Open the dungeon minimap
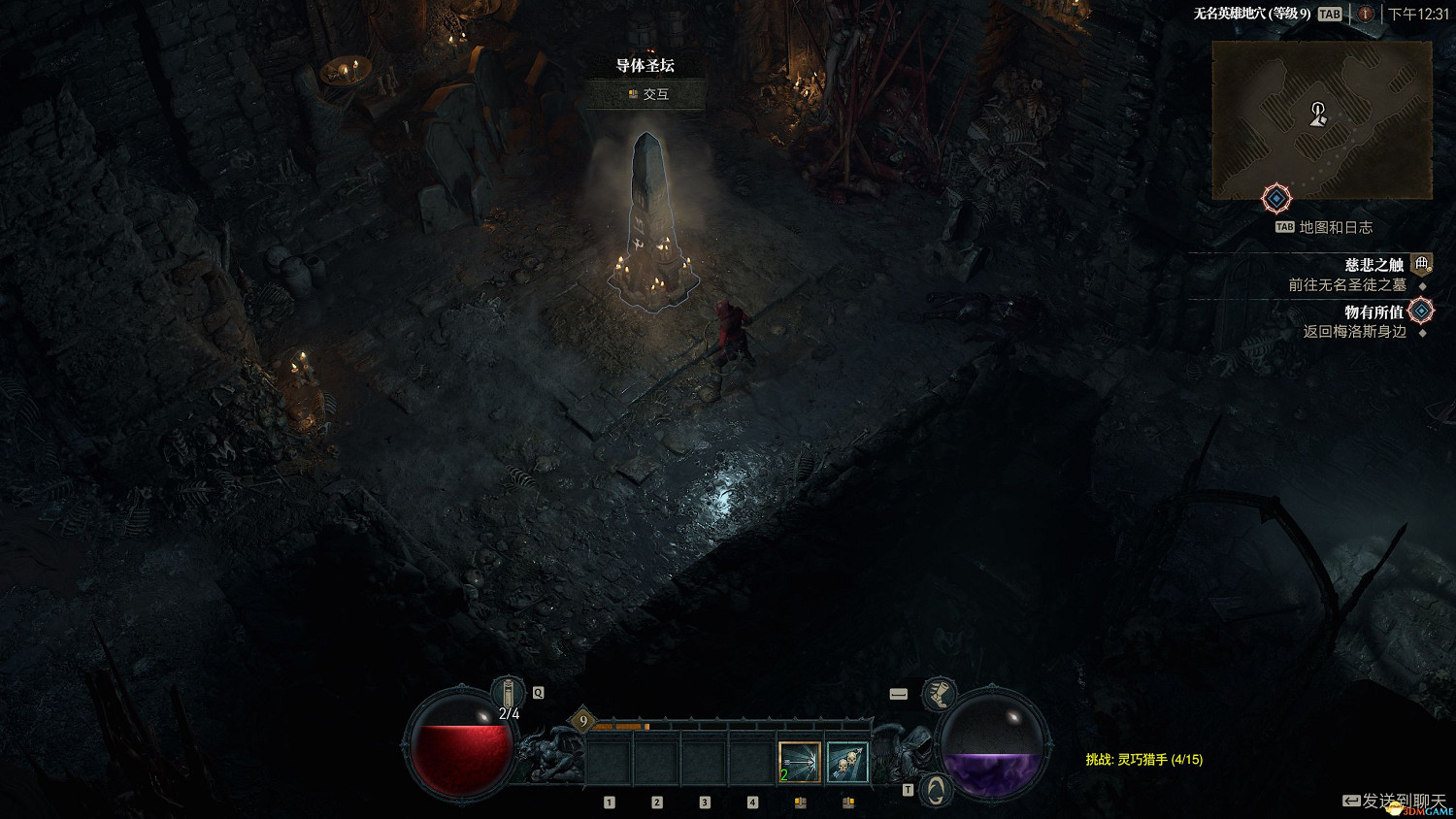1456x819 pixels. tap(1321, 119)
